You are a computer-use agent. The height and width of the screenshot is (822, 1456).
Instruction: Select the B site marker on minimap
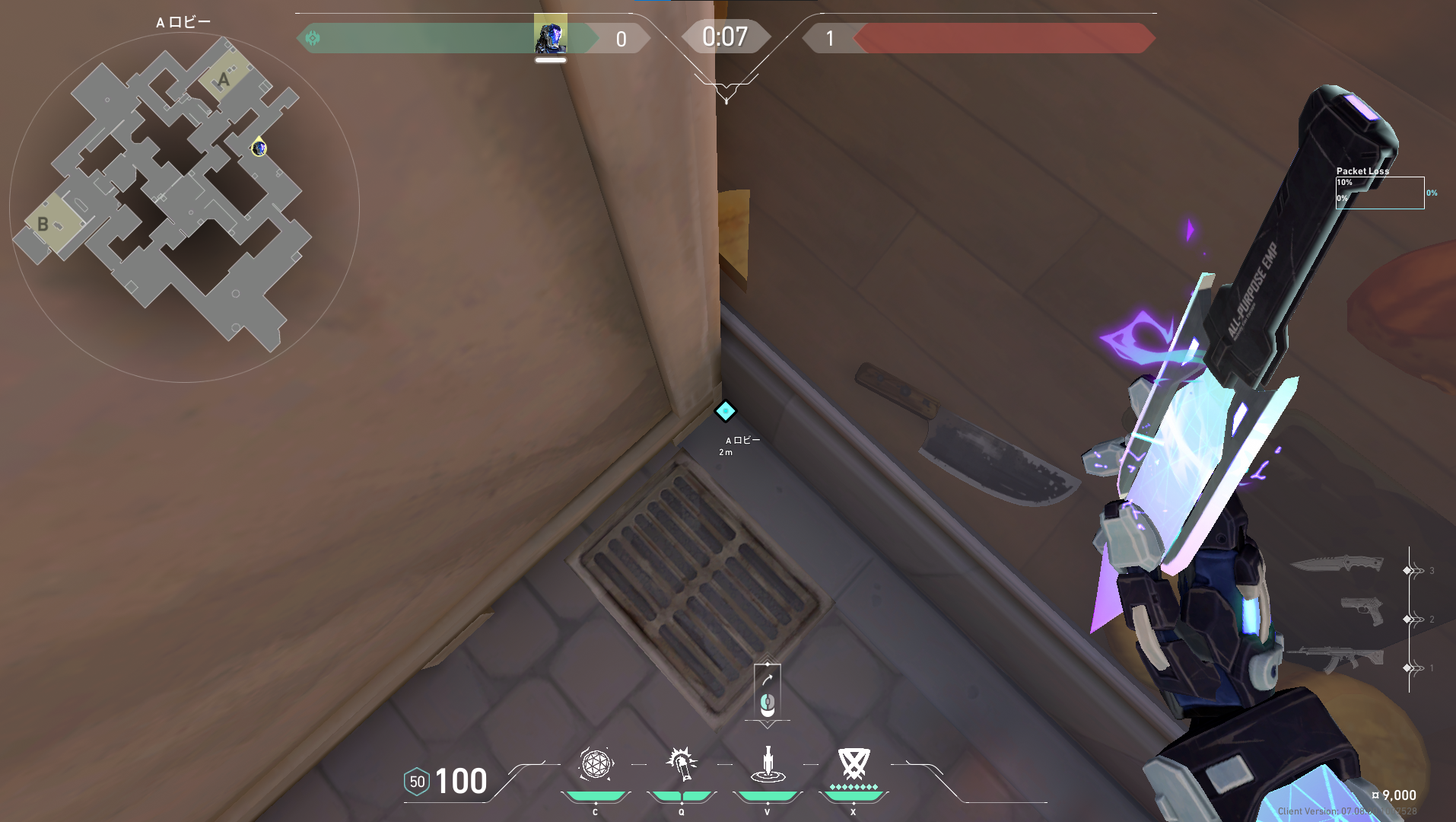click(43, 224)
